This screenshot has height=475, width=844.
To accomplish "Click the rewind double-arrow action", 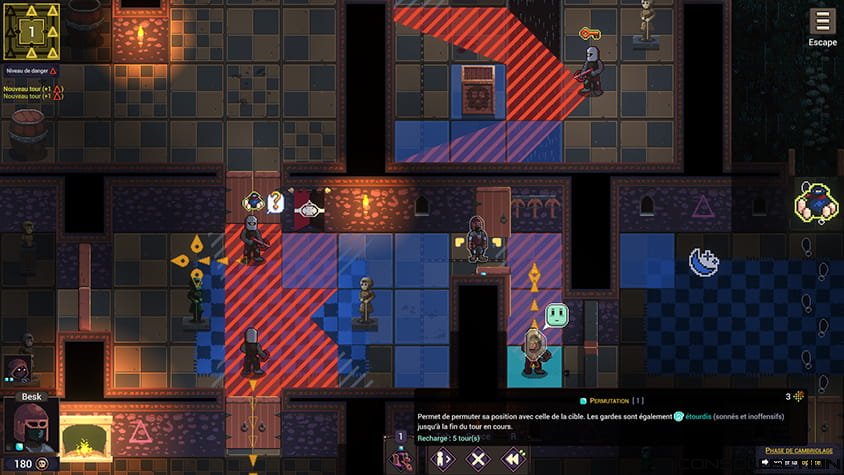I will tap(514, 460).
